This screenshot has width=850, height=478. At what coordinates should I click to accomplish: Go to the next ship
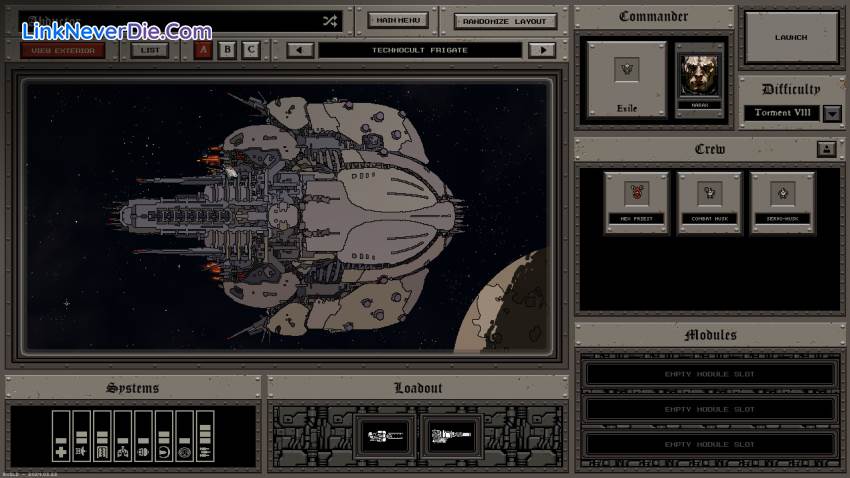(542, 50)
